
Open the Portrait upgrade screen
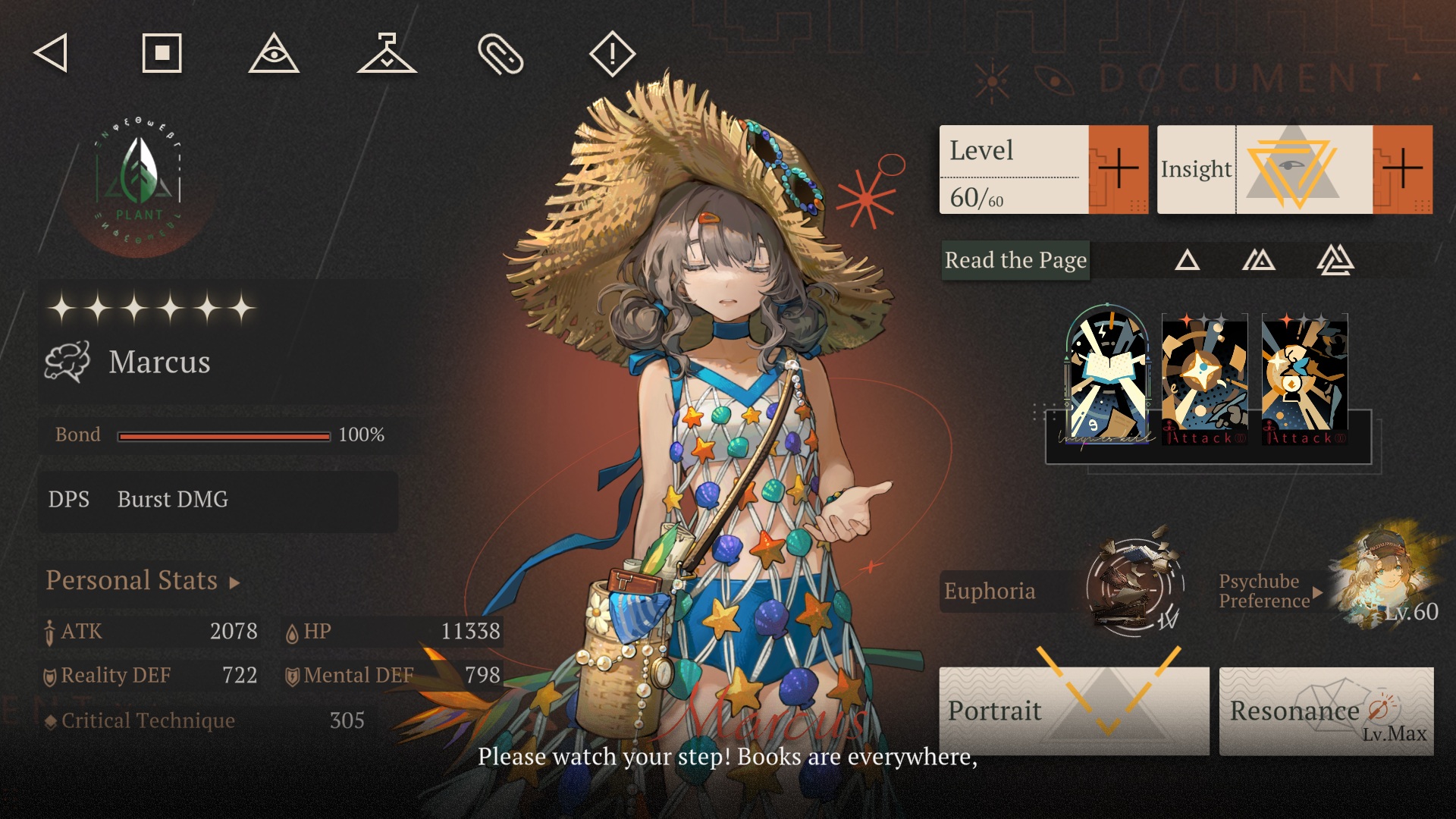tap(1074, 711)
